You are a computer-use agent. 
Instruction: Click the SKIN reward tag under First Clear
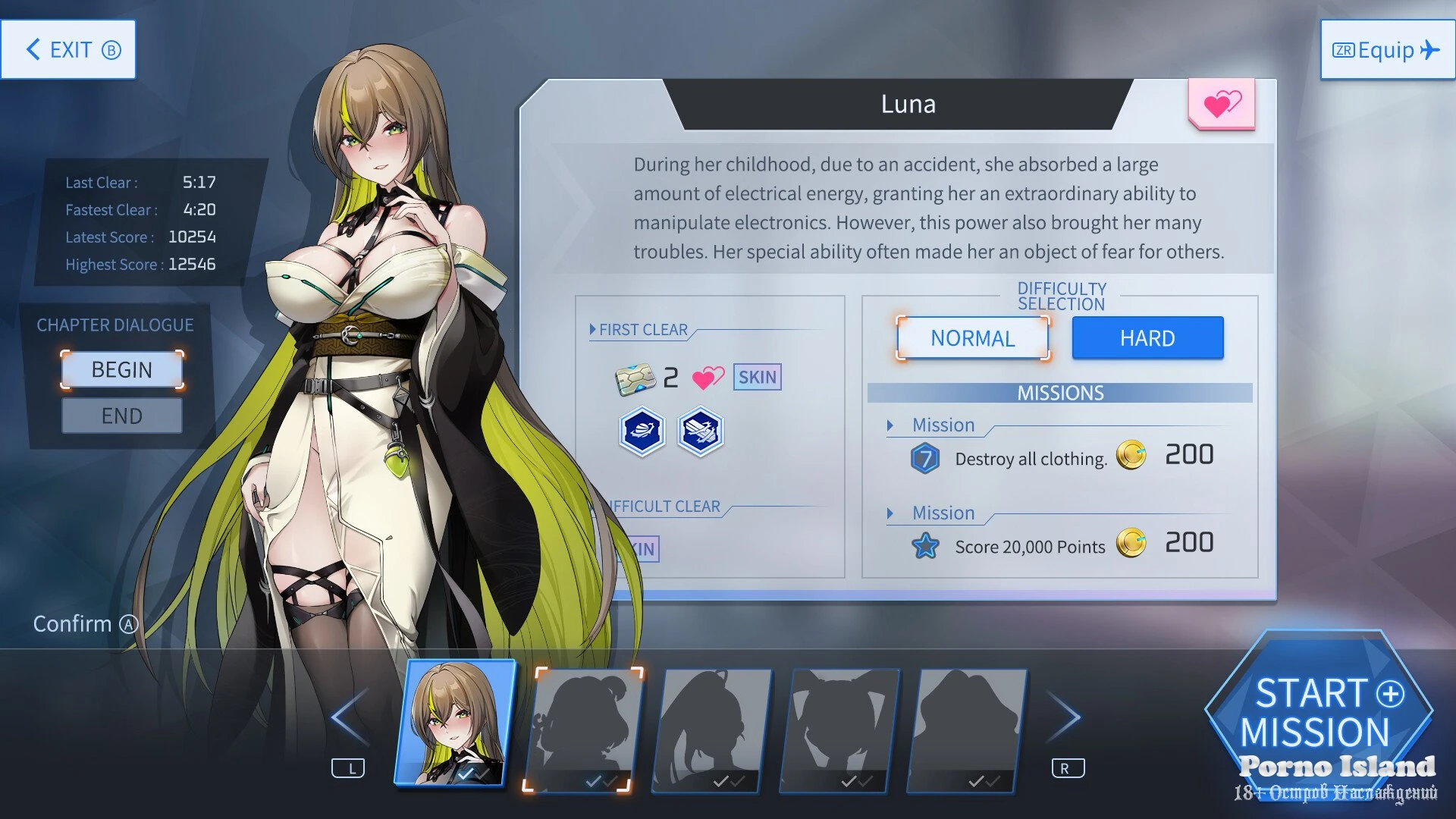tap(757, 378)
